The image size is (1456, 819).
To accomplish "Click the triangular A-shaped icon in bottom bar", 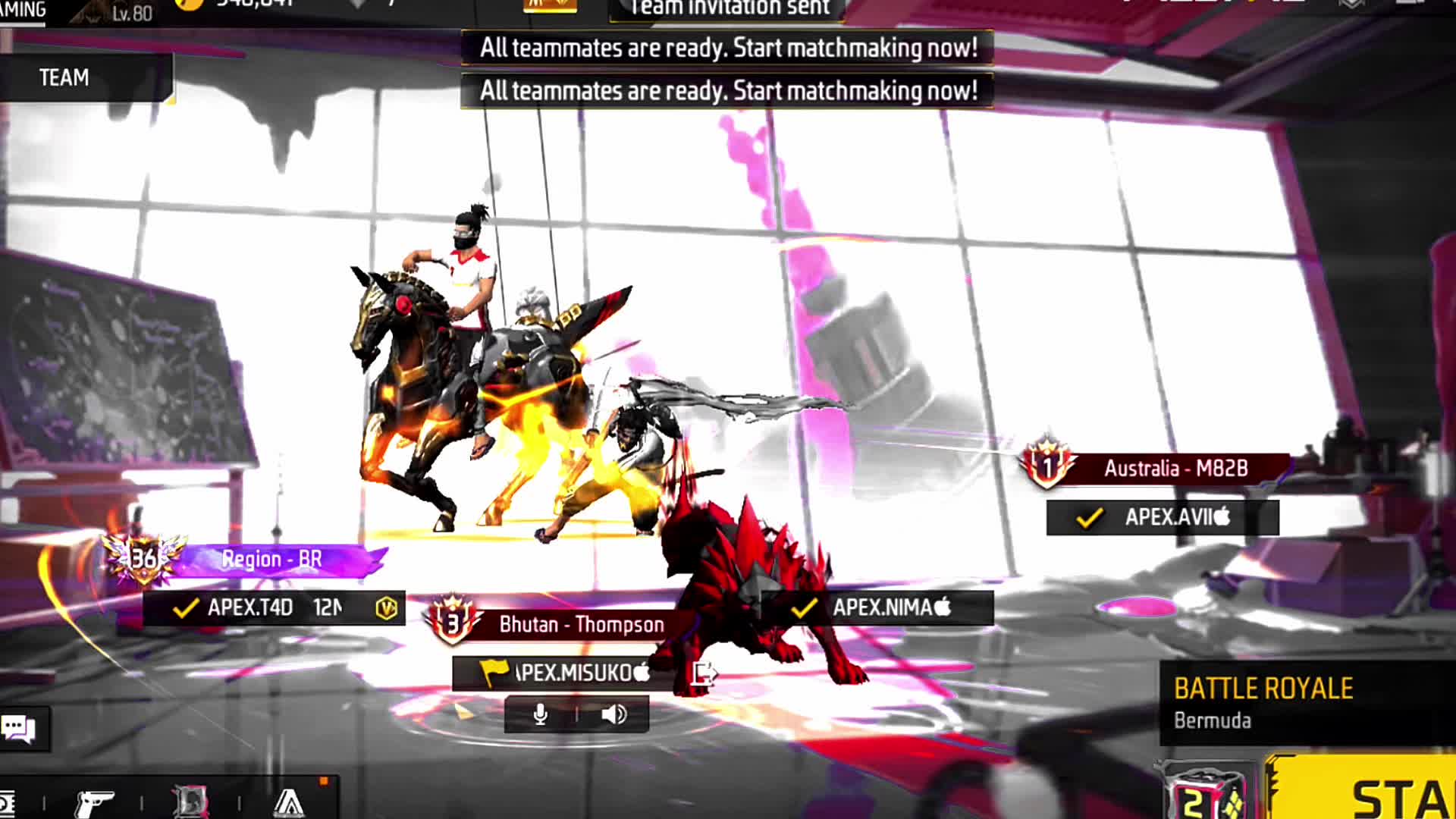I will (289, 802).
